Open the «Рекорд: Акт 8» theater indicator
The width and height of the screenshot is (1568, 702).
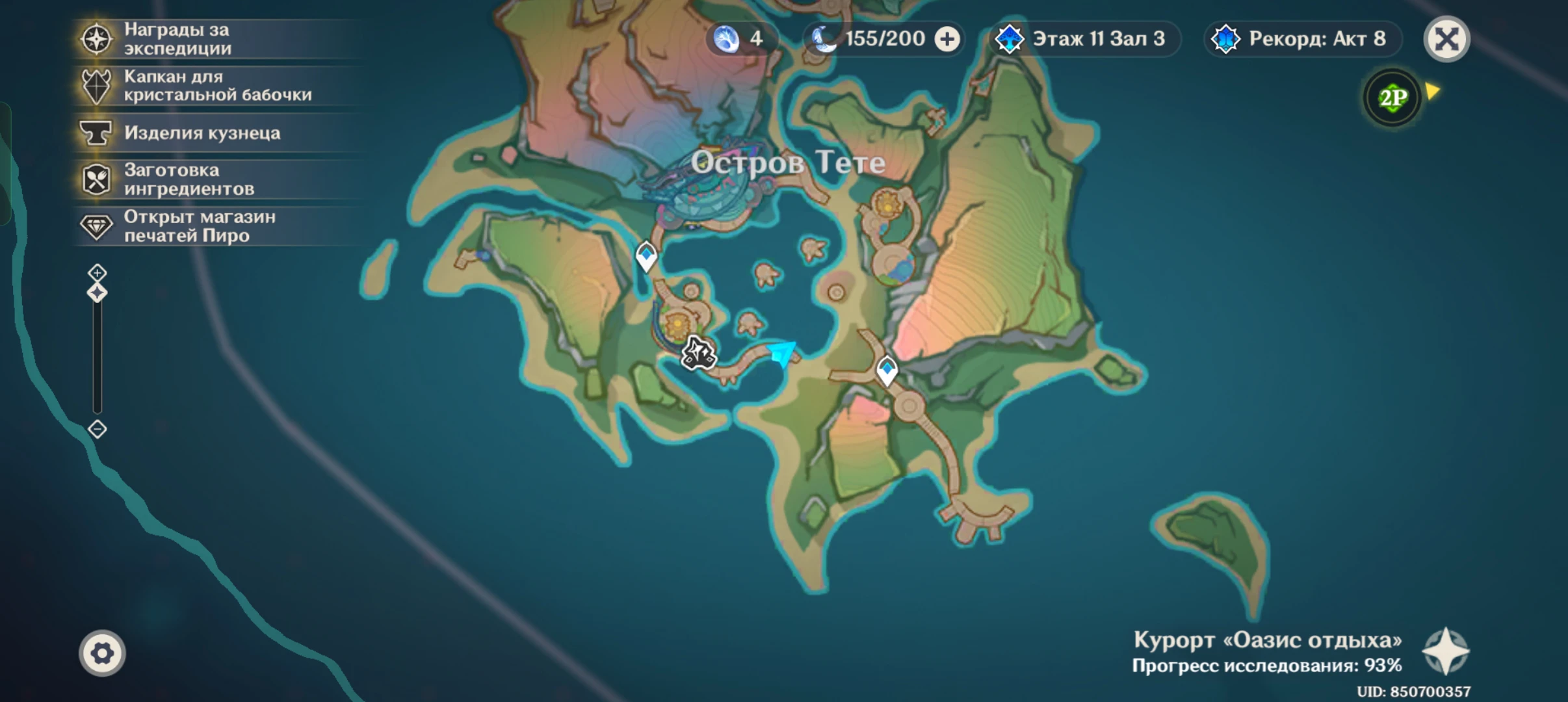click(1301, 39)
